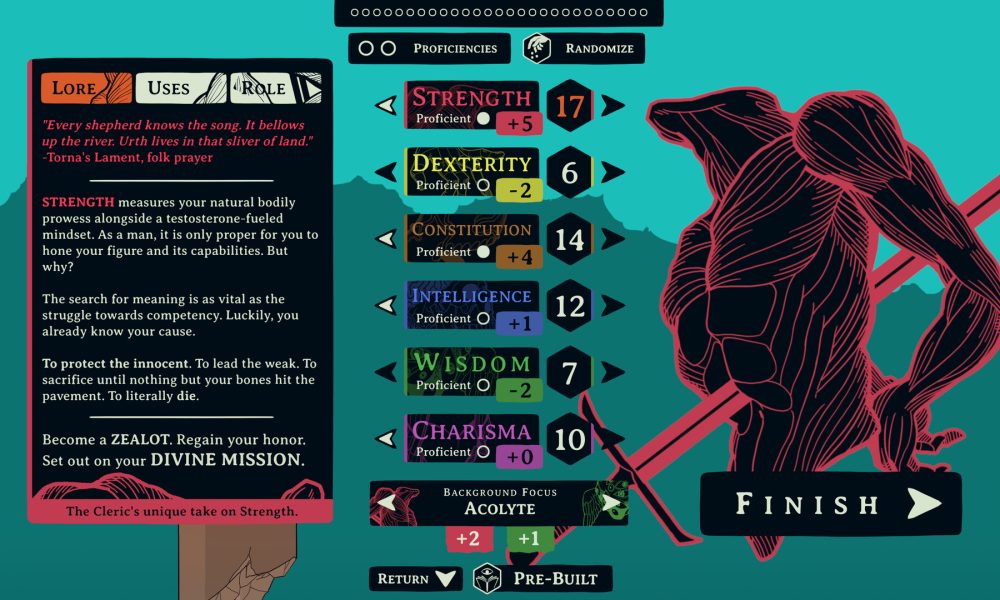The height and width of the screenshot is (600, 1000).
Task: Randomize the ability scores
Action: 584,48
